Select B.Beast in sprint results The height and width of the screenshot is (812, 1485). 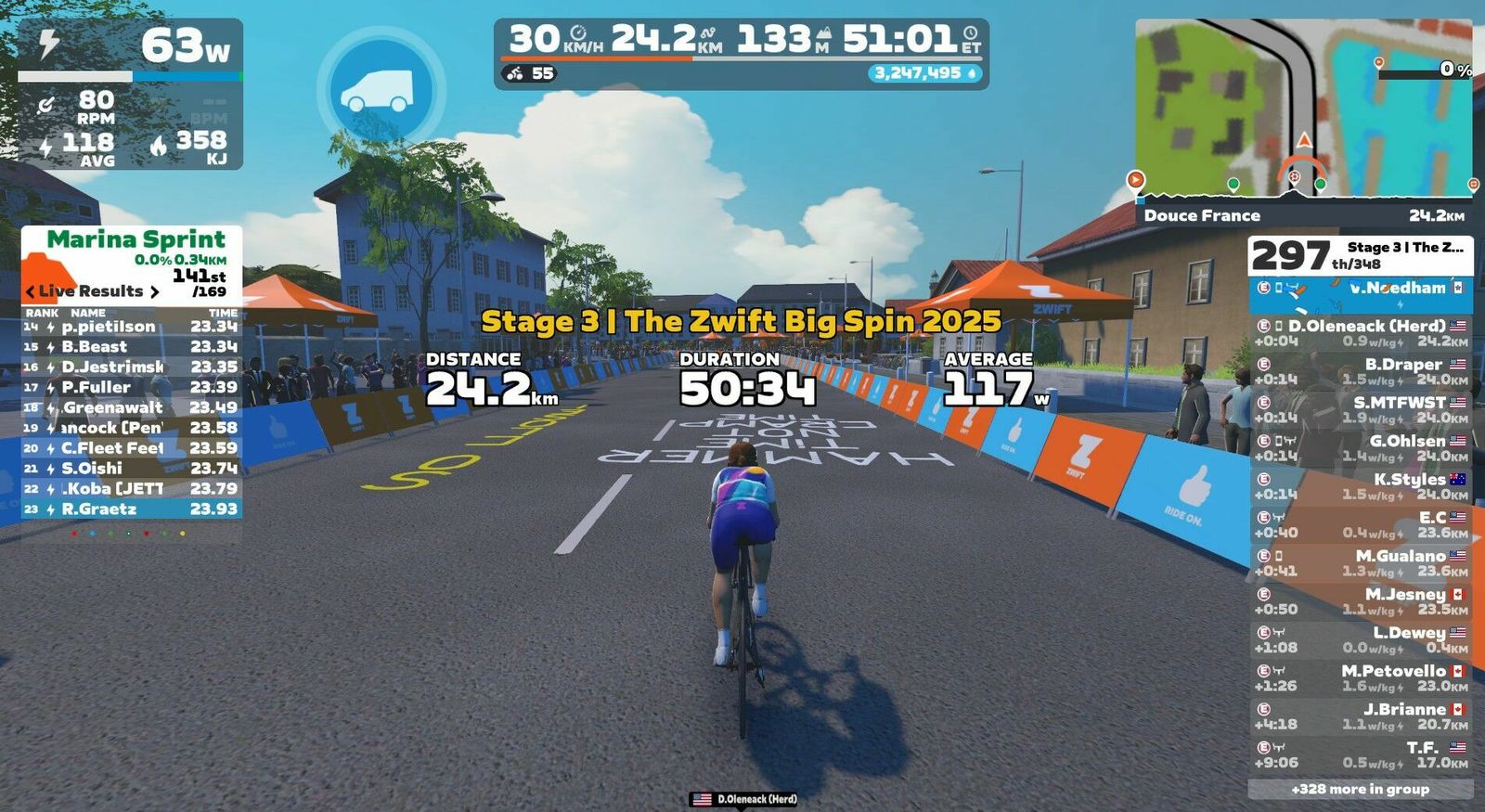click(131, 346)
